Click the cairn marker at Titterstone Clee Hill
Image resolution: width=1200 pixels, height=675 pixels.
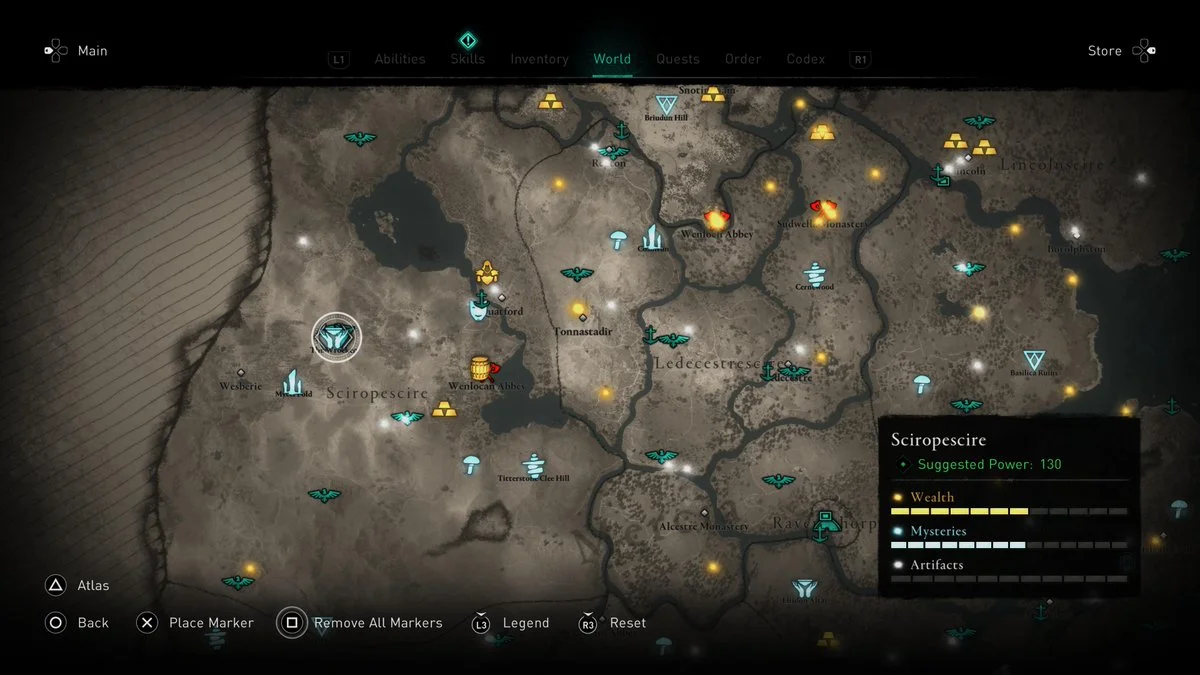[x=534, y=464]
